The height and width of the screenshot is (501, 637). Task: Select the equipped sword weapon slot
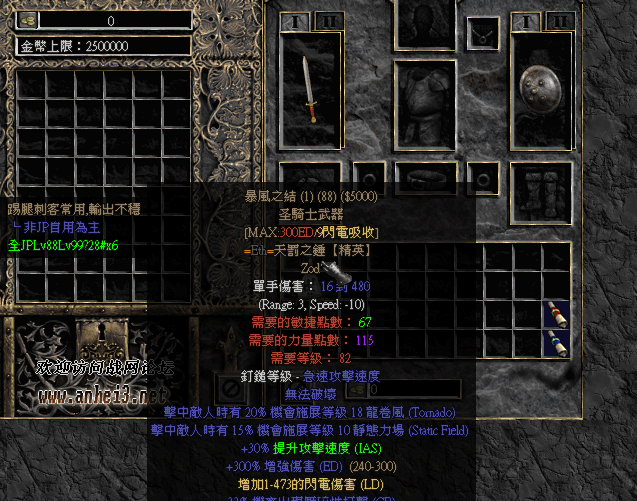[x=312, y=90]
